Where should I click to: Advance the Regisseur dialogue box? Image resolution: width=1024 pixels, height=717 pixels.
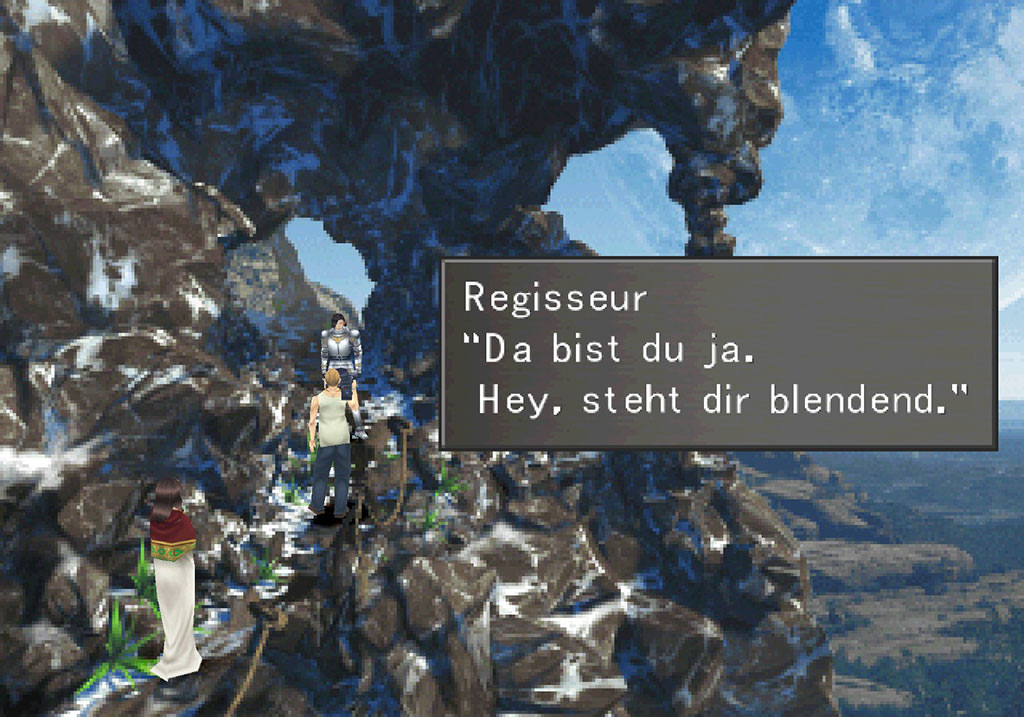(x=718, y=353)
